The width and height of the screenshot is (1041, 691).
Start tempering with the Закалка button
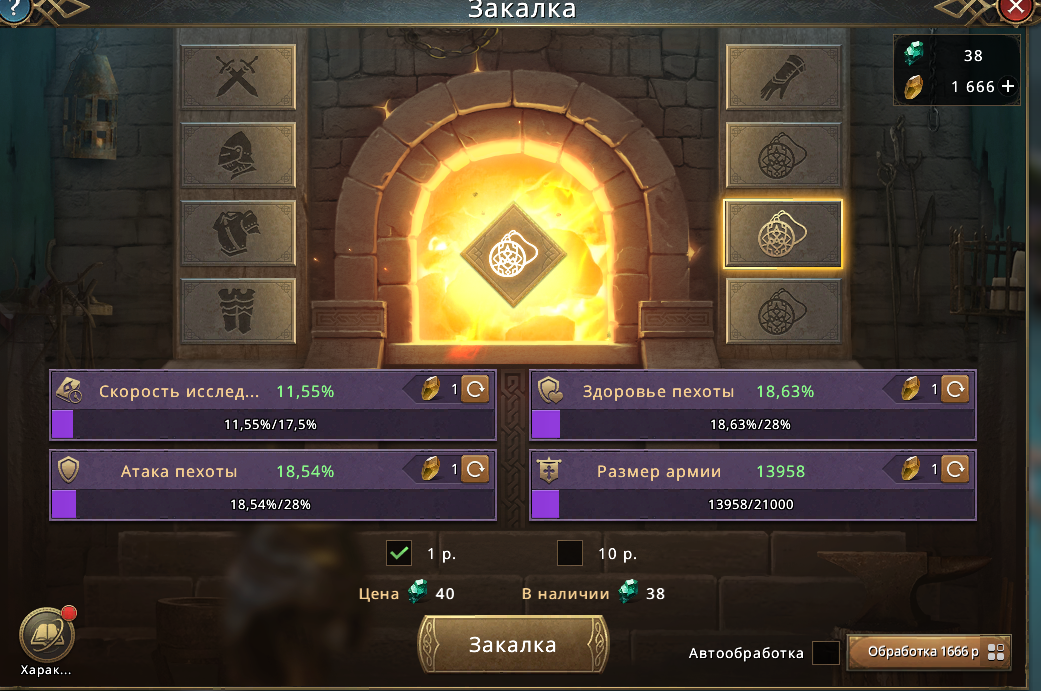click(x=513, y=645)
